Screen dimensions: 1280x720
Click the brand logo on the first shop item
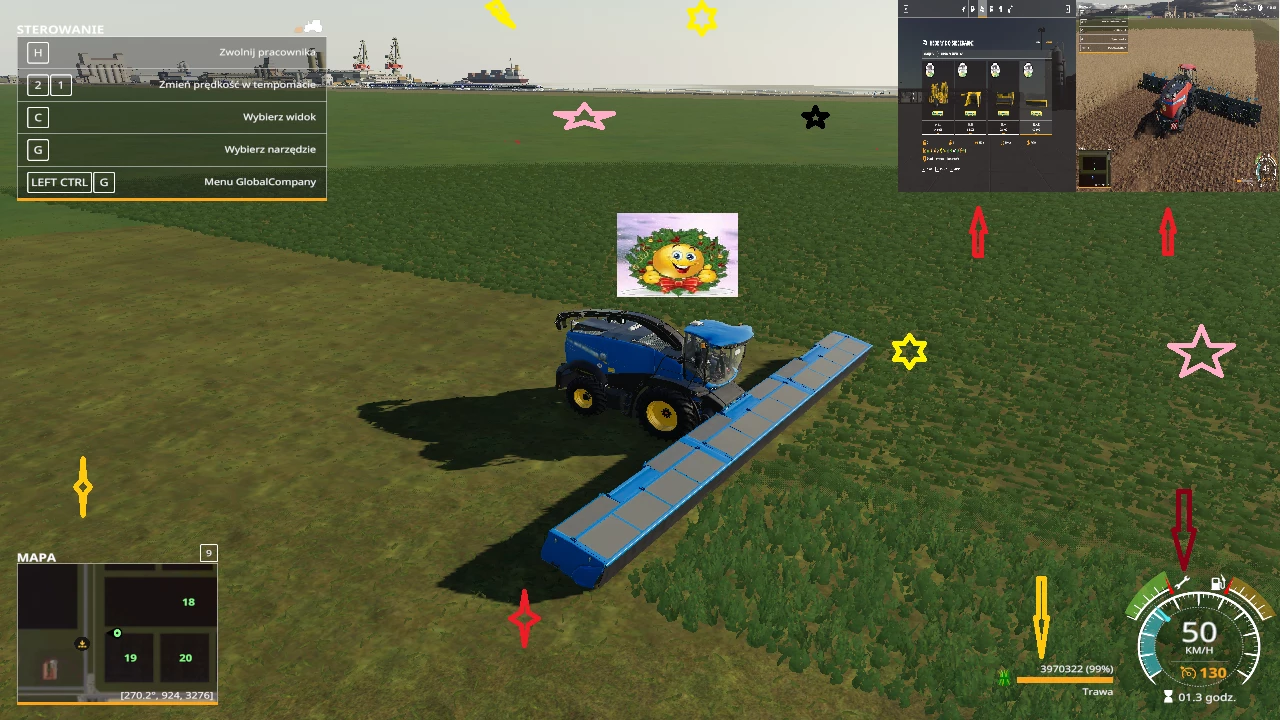click(930, 70)
